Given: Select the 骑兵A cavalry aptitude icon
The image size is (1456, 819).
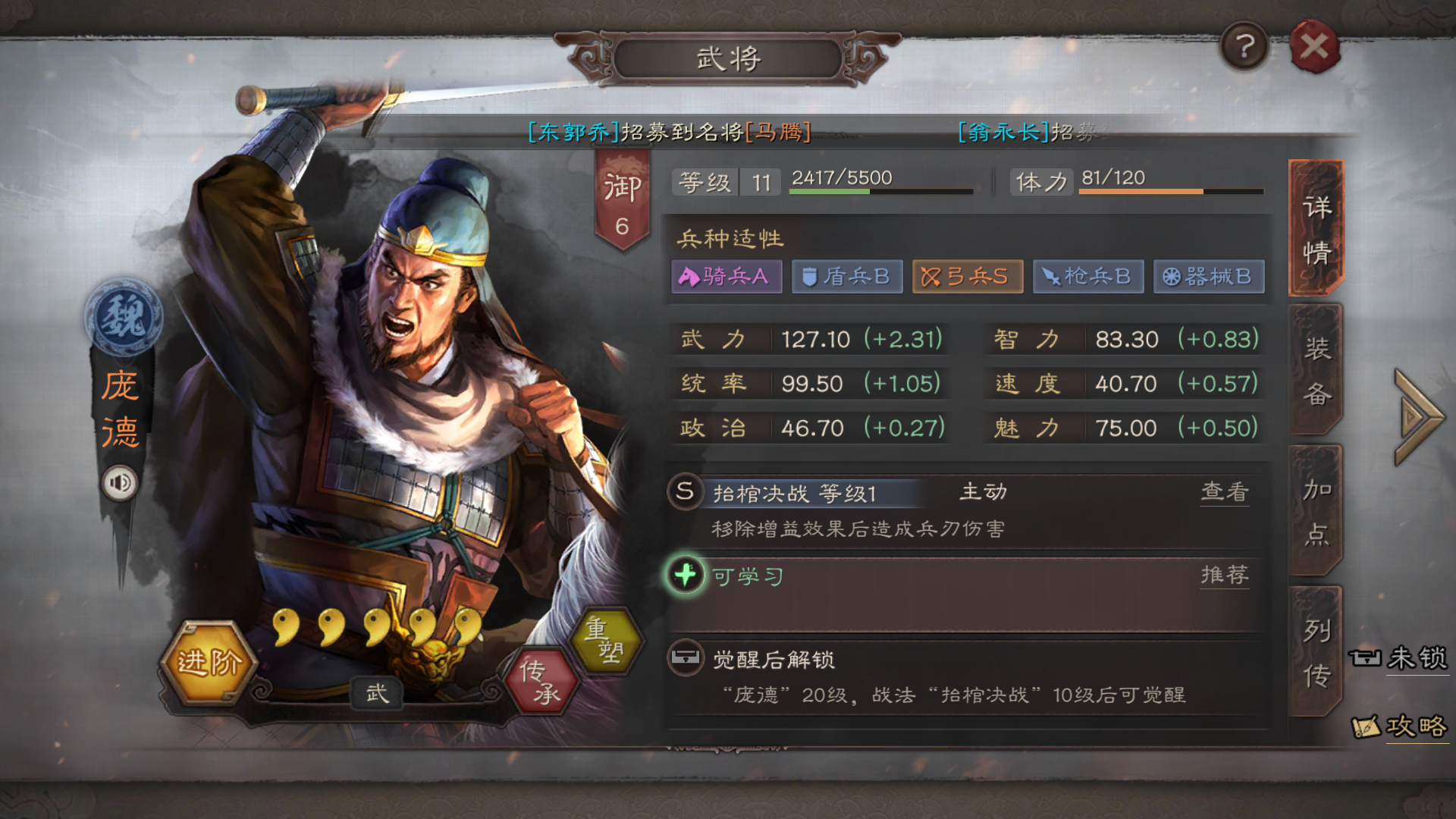Looking at the screenshot, I should pyautogui.click(x=726, y=277).
